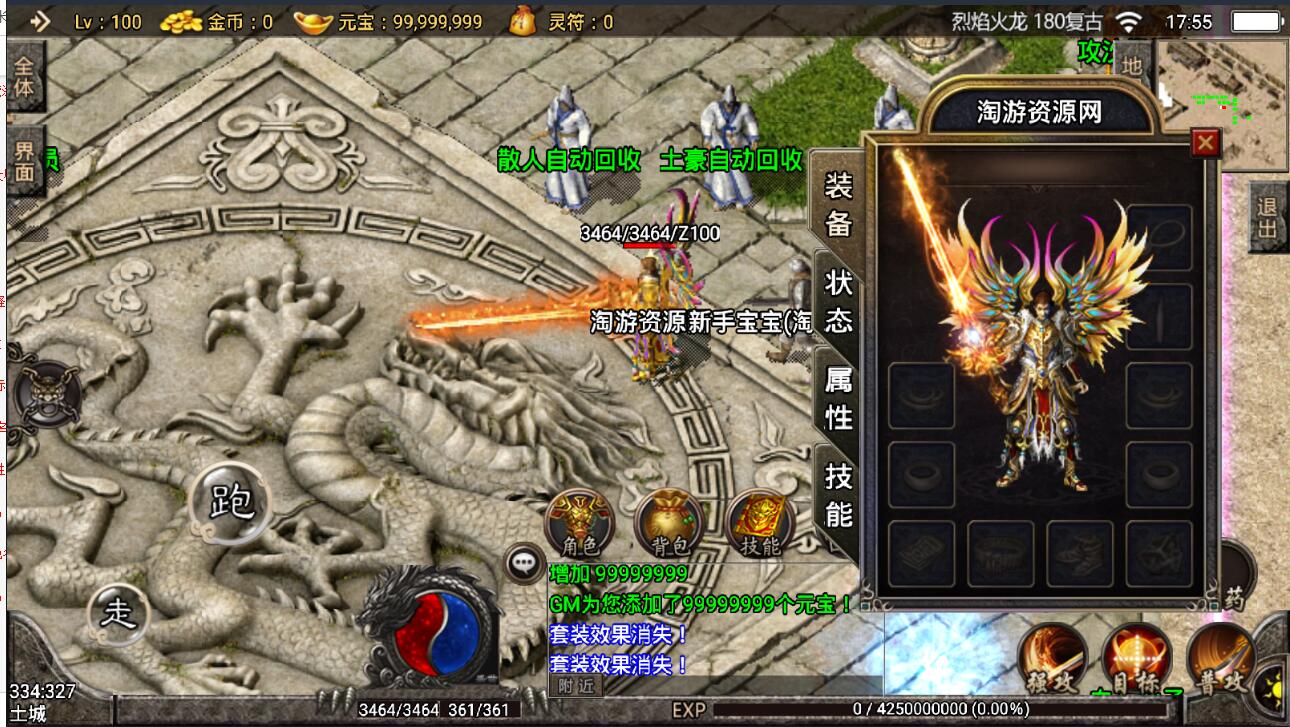Choose the 全体 button
The height and width of the screenshot is (727, 1290).
[24, 77]
